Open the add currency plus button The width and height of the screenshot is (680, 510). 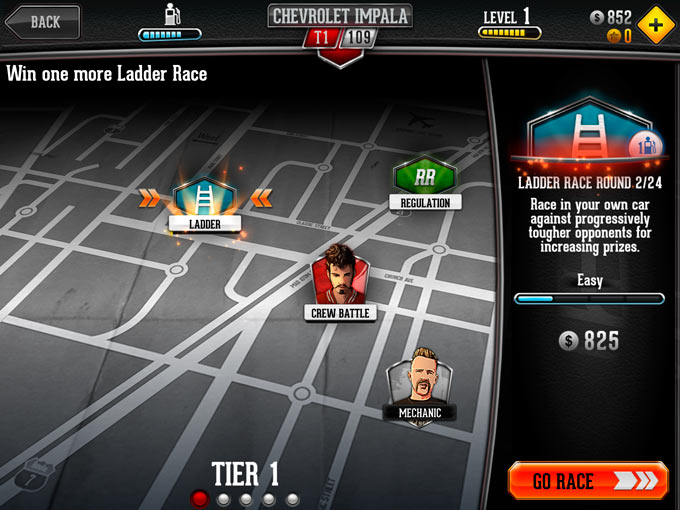[x=655, y=22]
